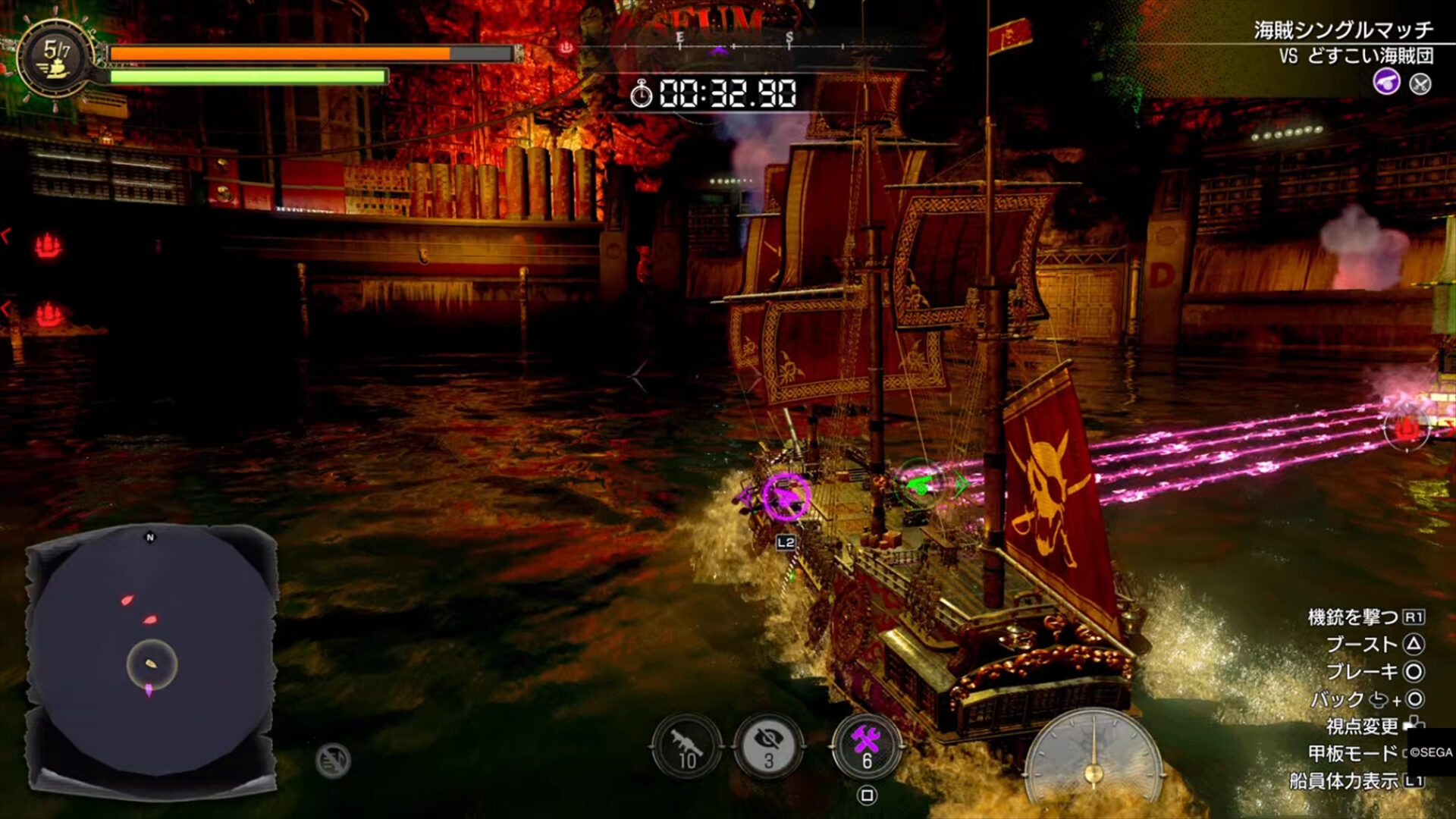Select the lower red enemy ship marker

click(x=49, y=313)
